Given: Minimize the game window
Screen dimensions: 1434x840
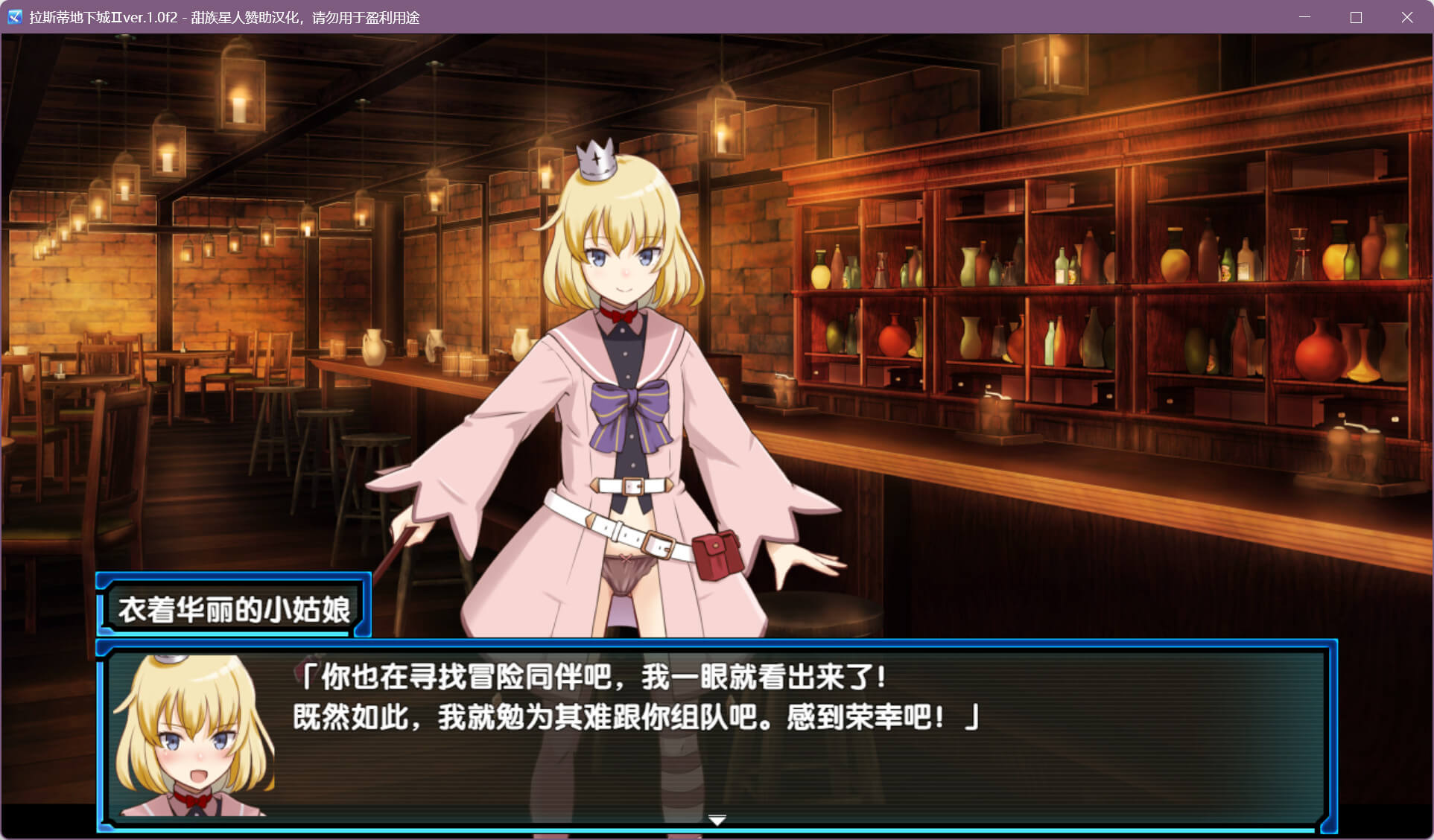Looking at the screenshot, I should (1304, 17).
